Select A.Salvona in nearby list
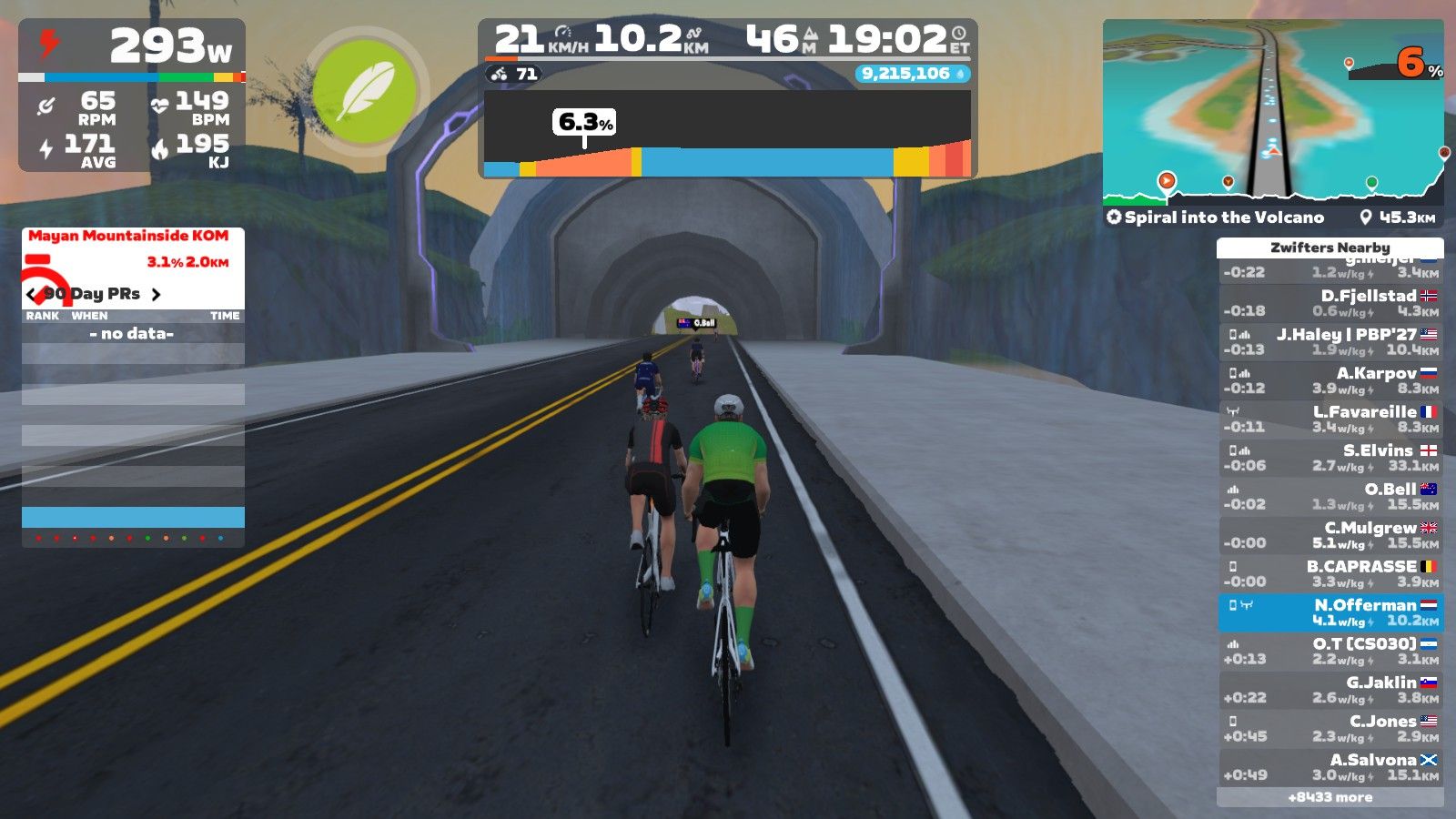The image size is (1456, 819). [1330, 767]
